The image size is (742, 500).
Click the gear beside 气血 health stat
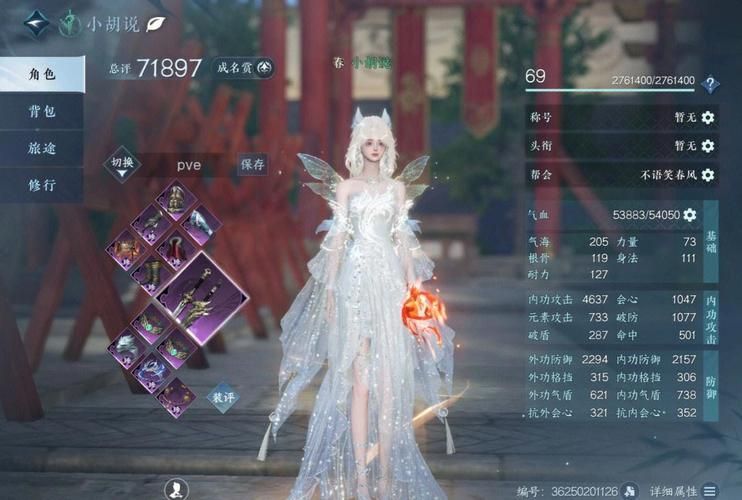689,215
